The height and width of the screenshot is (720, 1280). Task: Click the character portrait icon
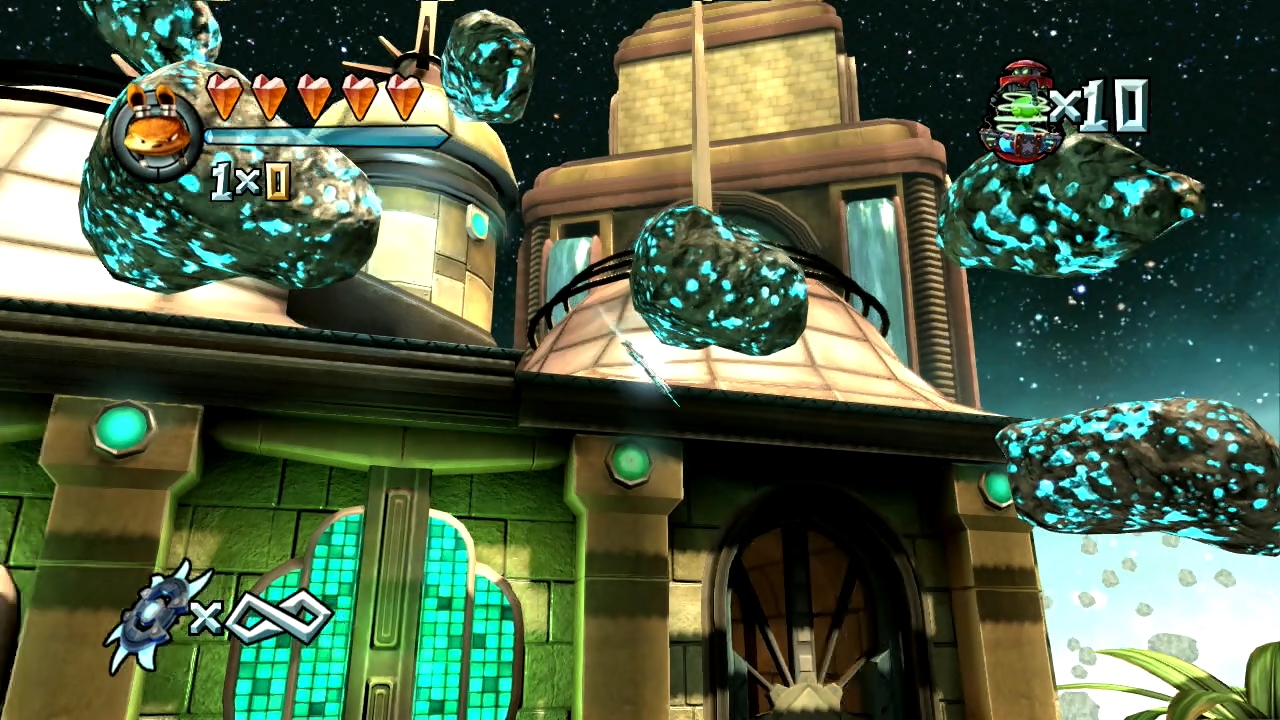[157, 128]
